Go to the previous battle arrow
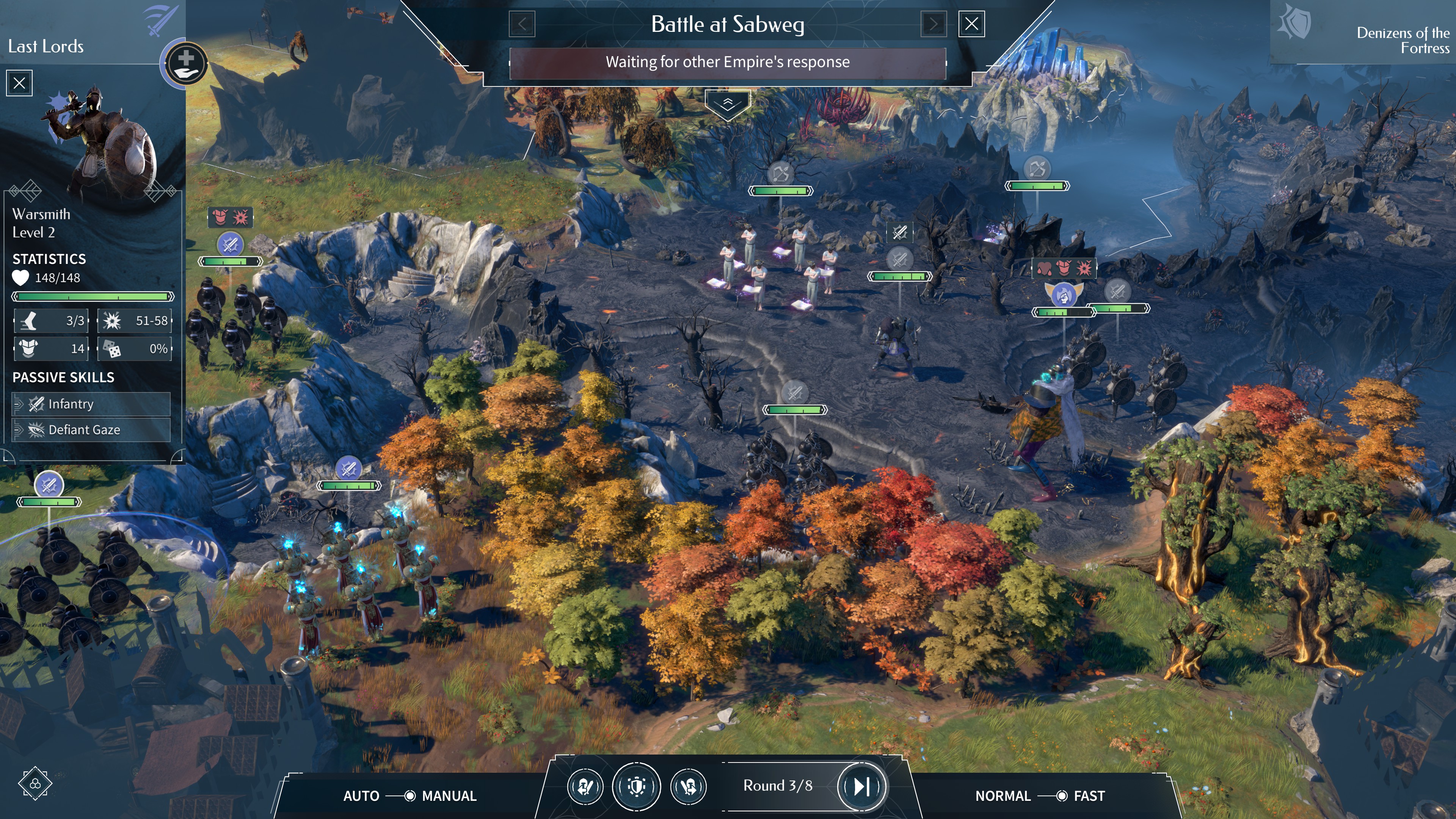1456x819 pixels. [x=522, y=24]
